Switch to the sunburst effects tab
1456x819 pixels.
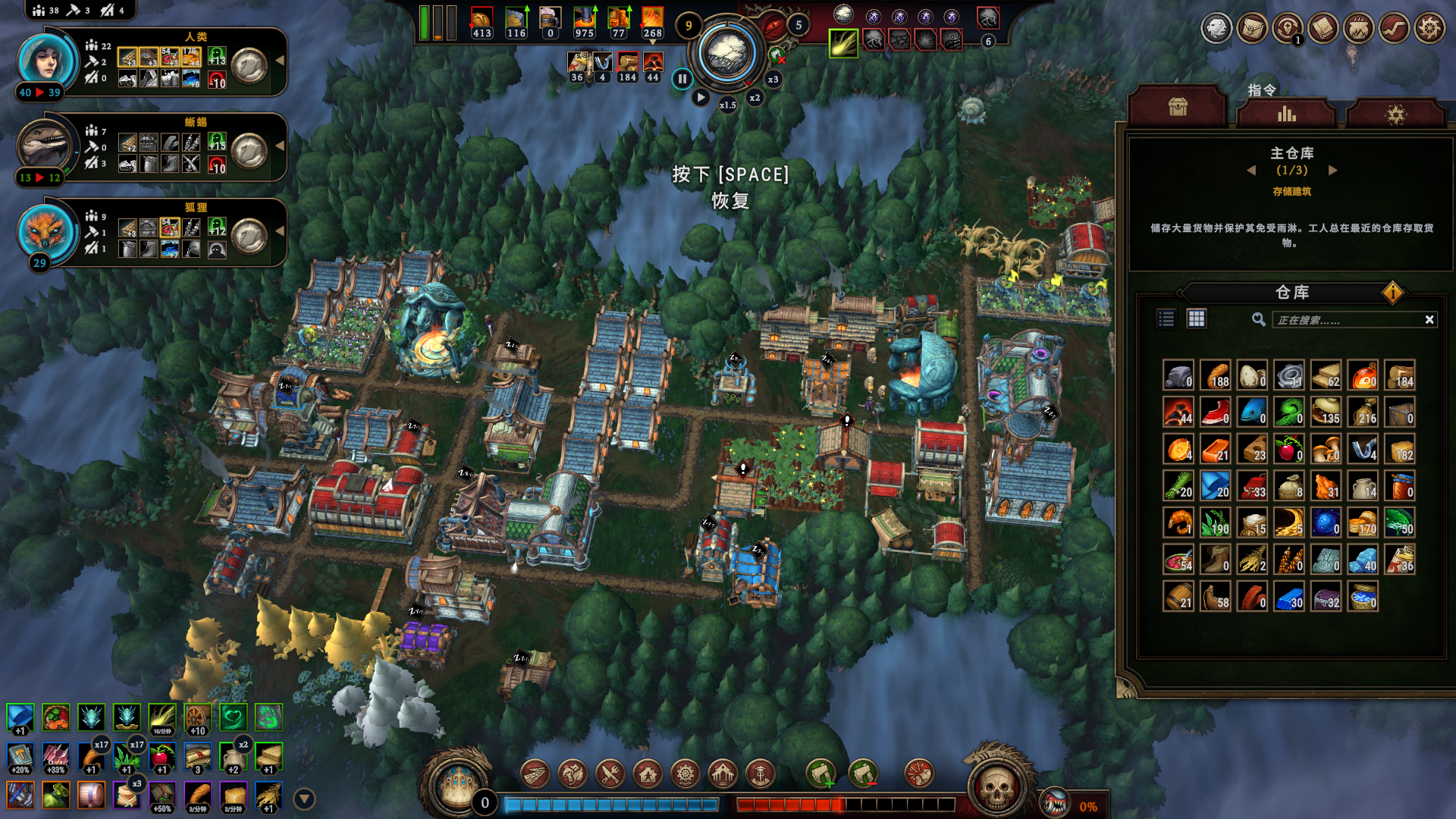point(1395,114)
